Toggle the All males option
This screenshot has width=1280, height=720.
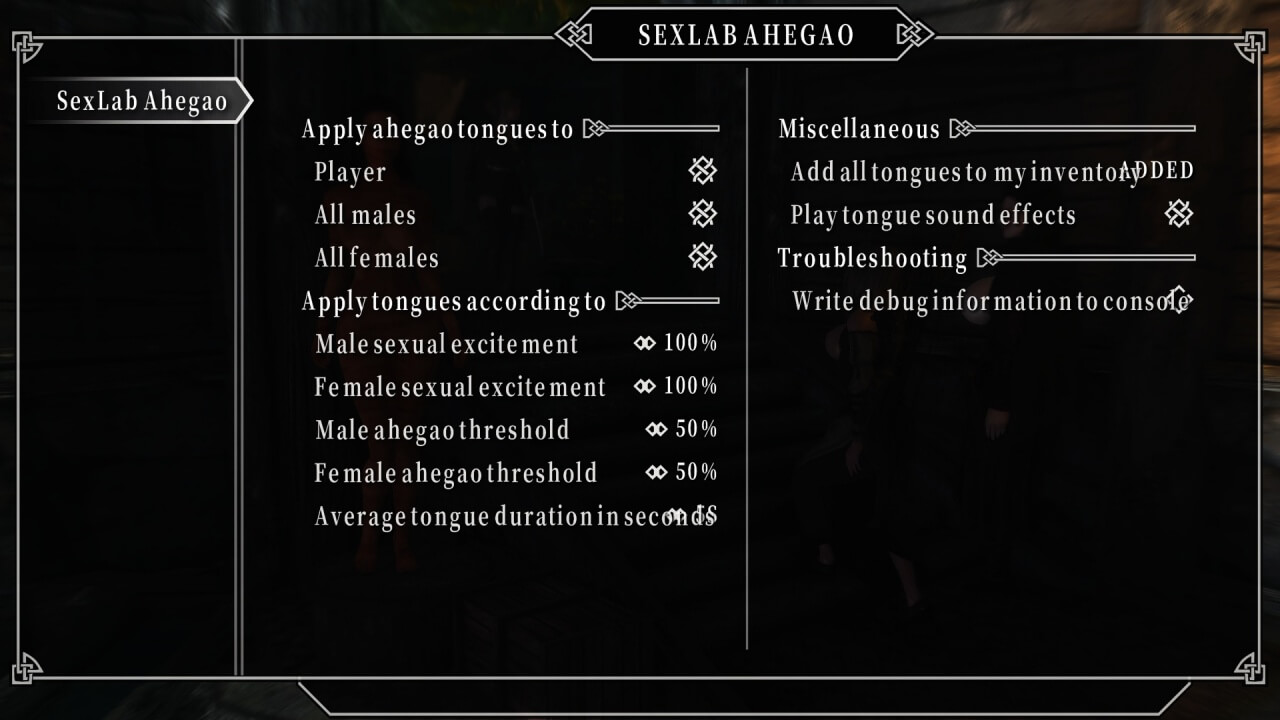[x=702, y=214]
